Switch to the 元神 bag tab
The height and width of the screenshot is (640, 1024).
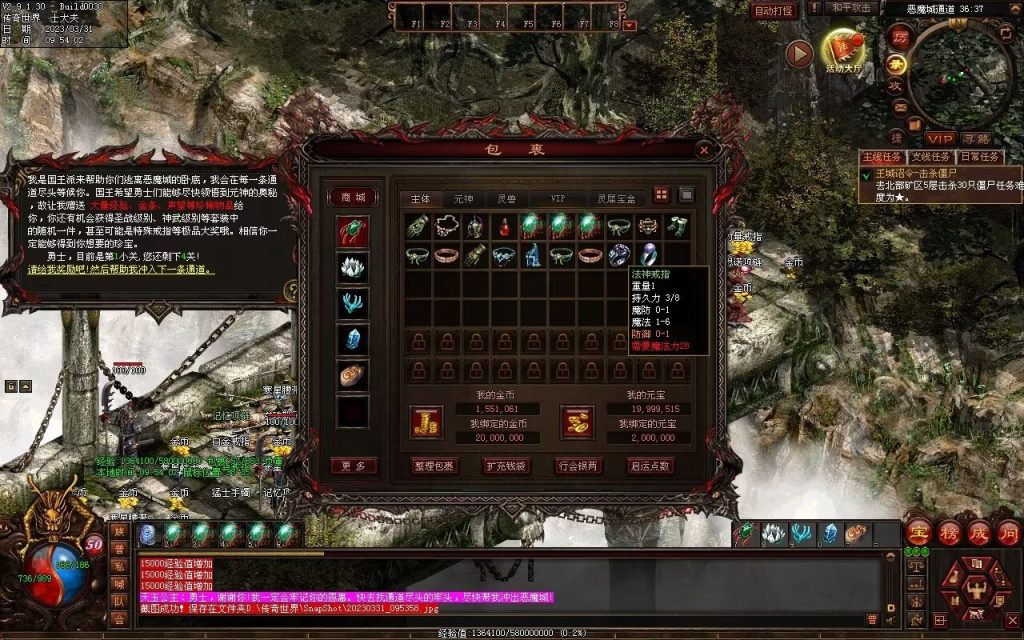click(464, 198)
